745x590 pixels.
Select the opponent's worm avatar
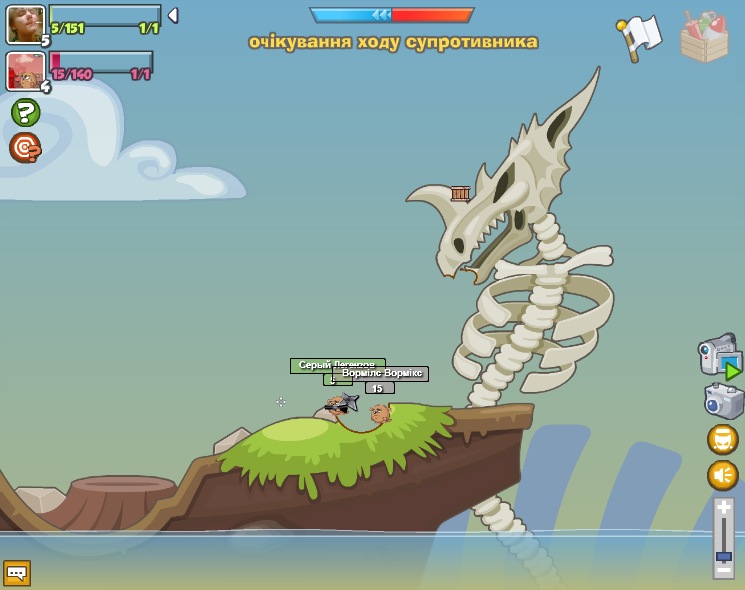pyautogui.click(x=25, y=71)
